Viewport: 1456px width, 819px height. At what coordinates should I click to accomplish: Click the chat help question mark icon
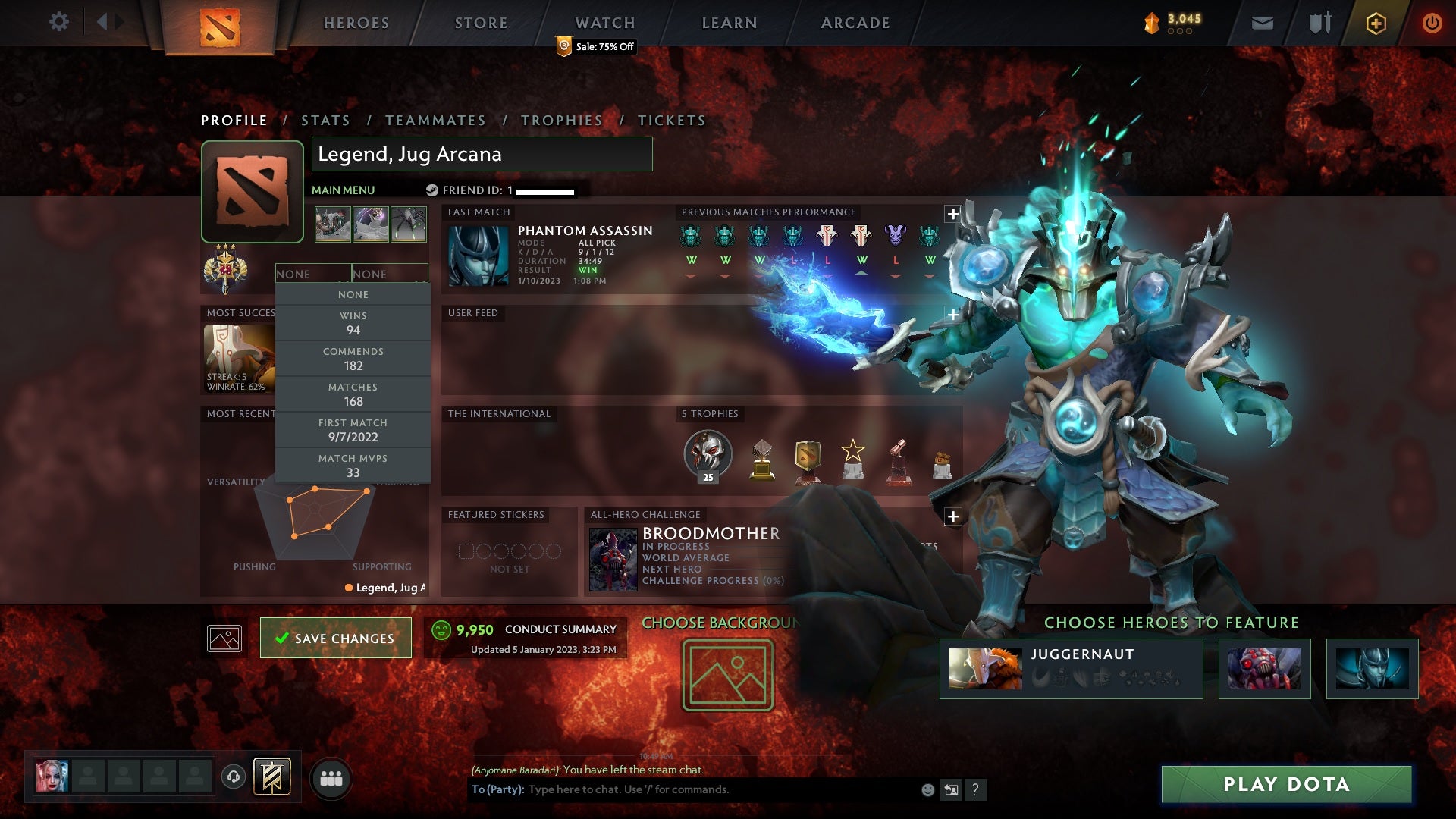click(975, 789)
